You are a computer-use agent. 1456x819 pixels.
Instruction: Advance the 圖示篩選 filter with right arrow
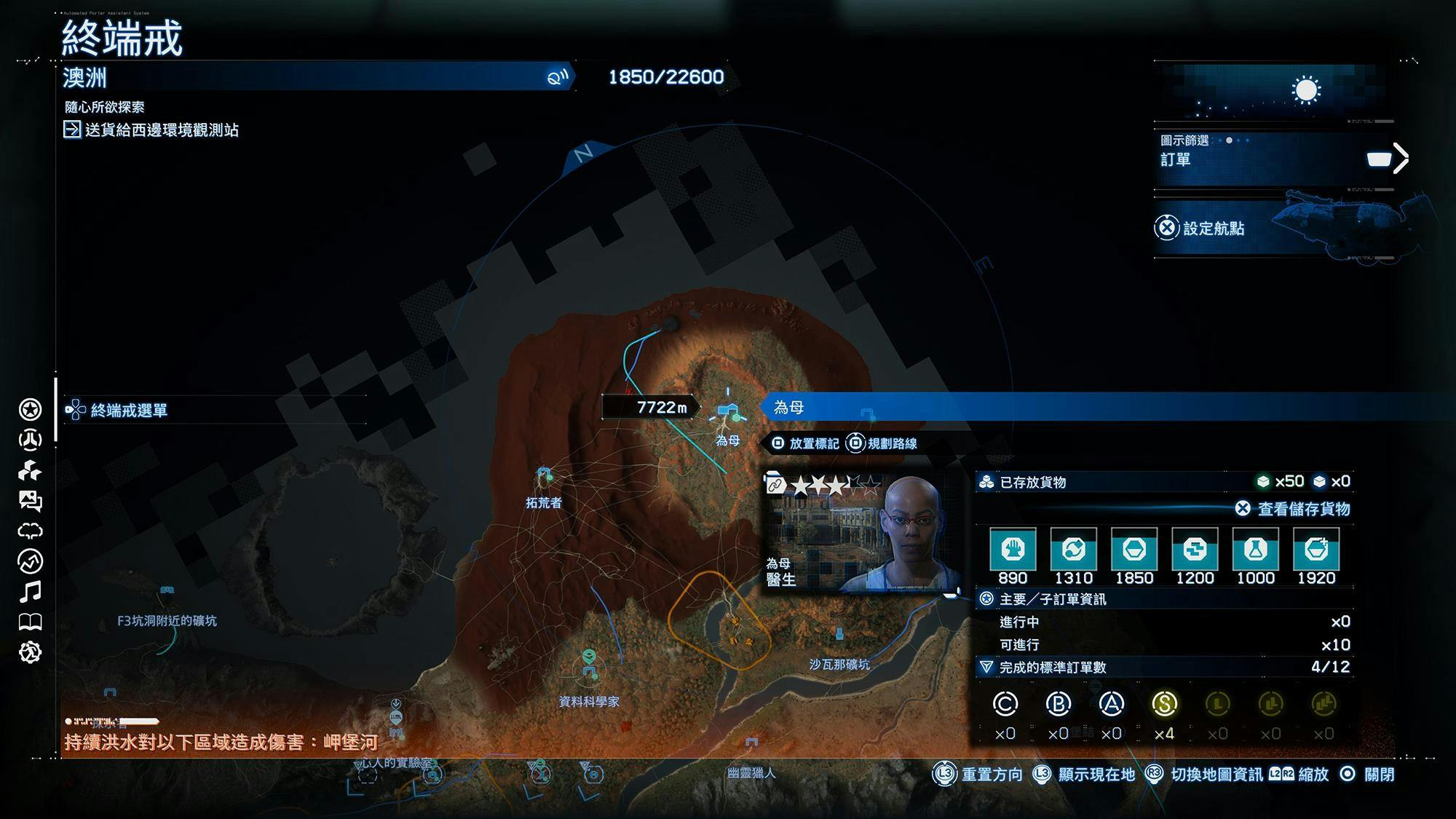click(x=1401, y=159)
